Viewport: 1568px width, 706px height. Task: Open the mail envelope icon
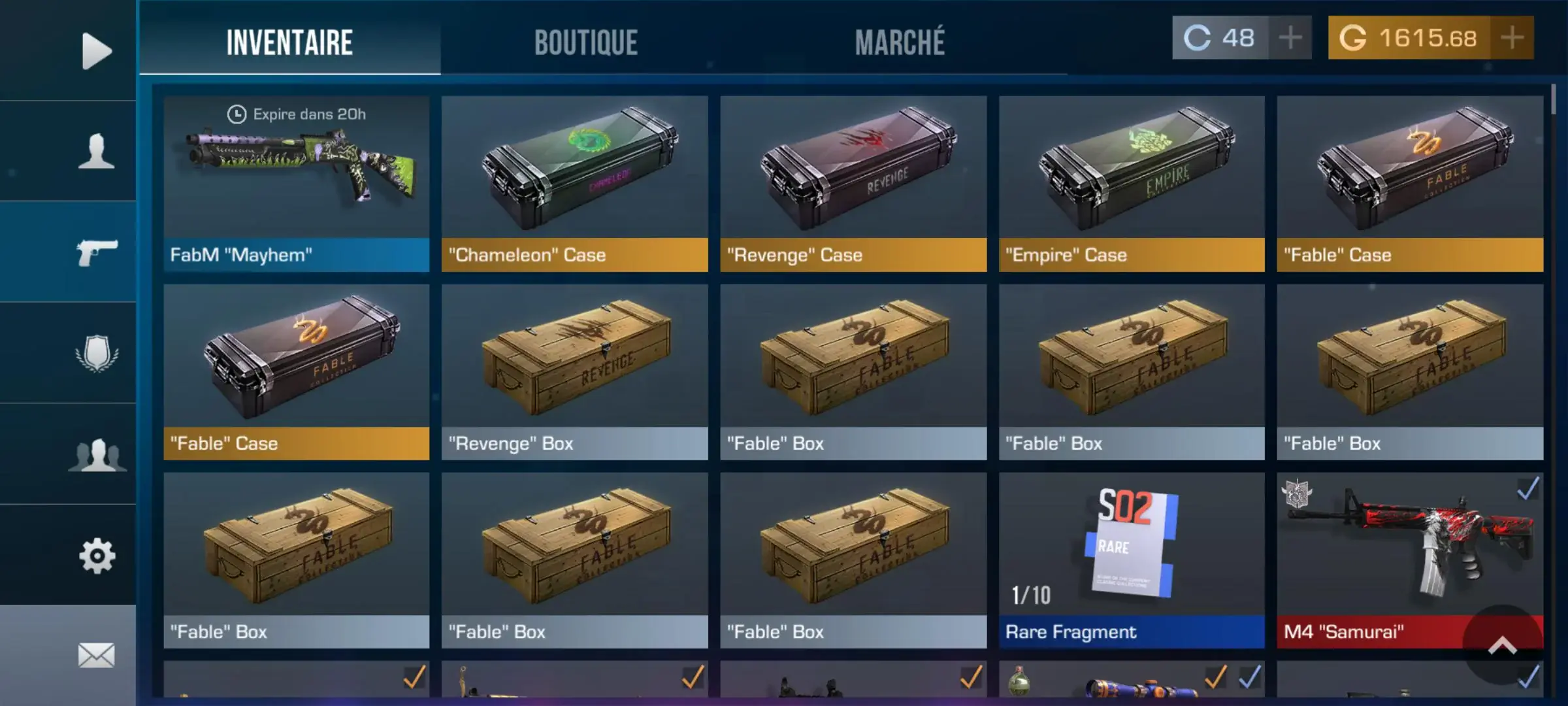click(x=95, y=654)
